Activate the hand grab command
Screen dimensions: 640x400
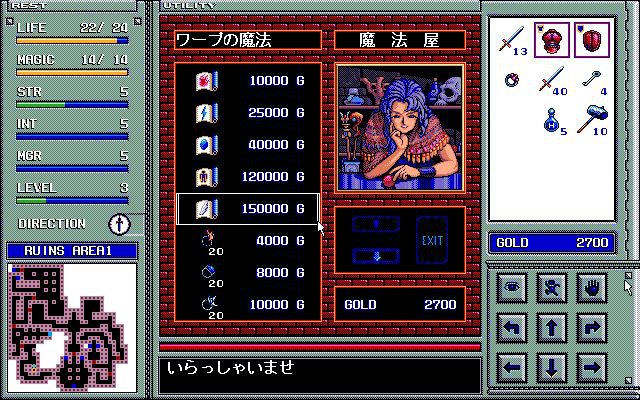tap(592, 287)
